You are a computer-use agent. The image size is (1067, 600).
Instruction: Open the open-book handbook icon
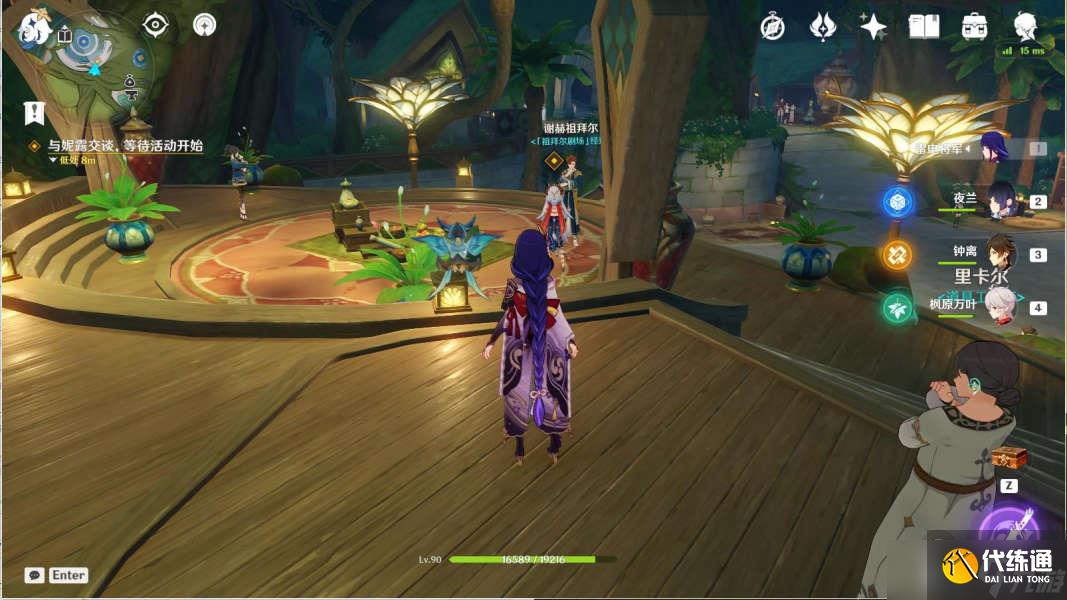(924, 27)
